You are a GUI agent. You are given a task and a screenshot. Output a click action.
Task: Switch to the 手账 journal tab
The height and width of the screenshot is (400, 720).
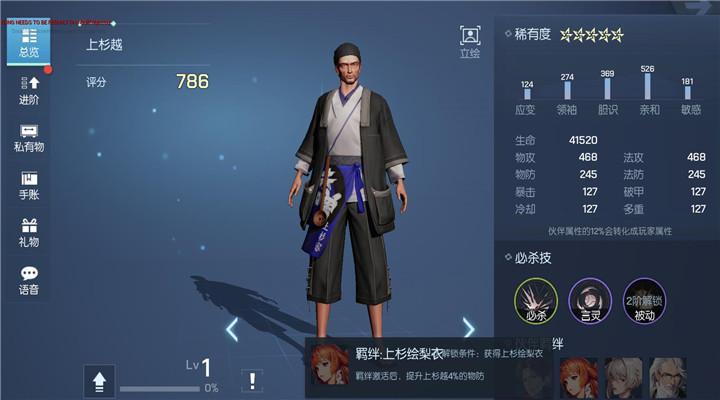(x=29, y=185)
